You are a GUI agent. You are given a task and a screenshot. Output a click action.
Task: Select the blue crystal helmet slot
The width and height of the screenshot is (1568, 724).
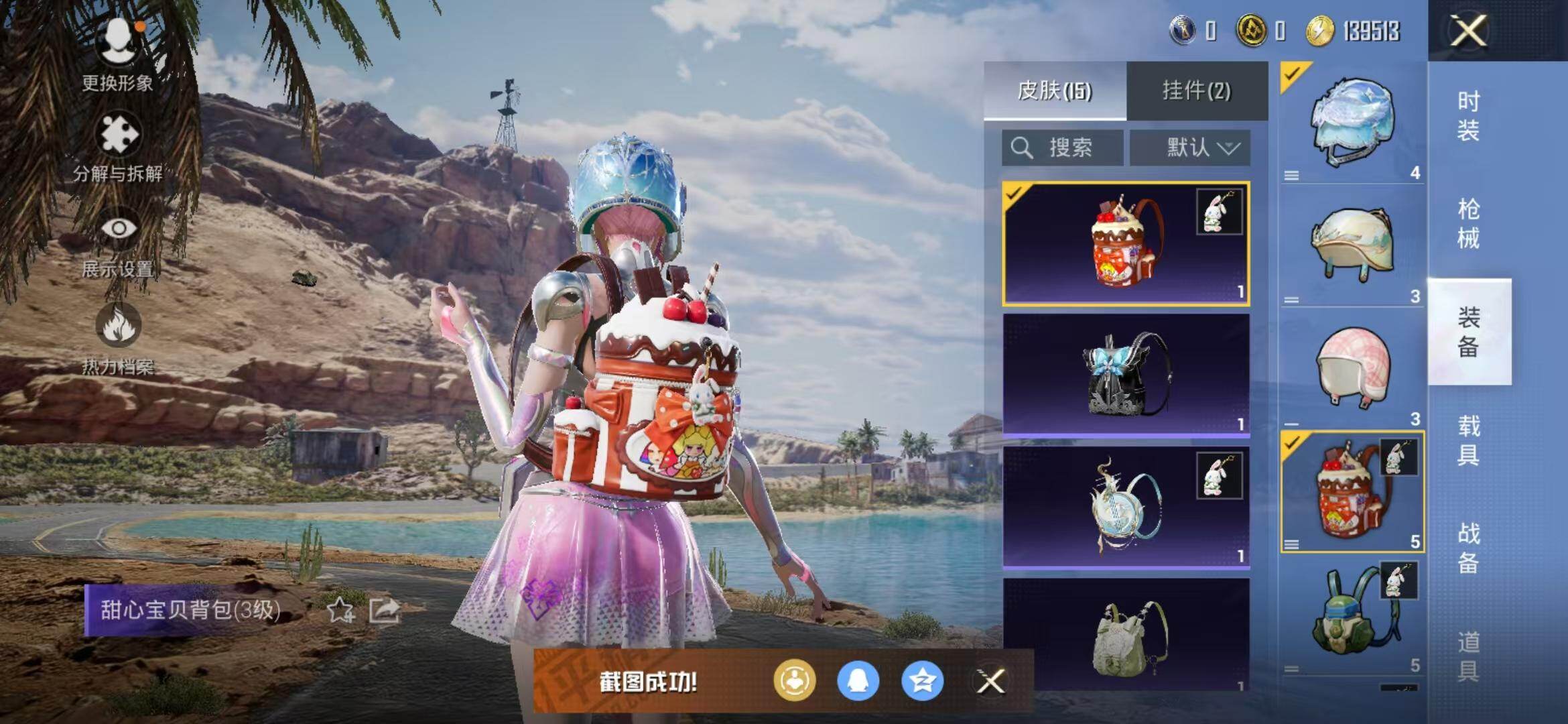[1352, 122]
